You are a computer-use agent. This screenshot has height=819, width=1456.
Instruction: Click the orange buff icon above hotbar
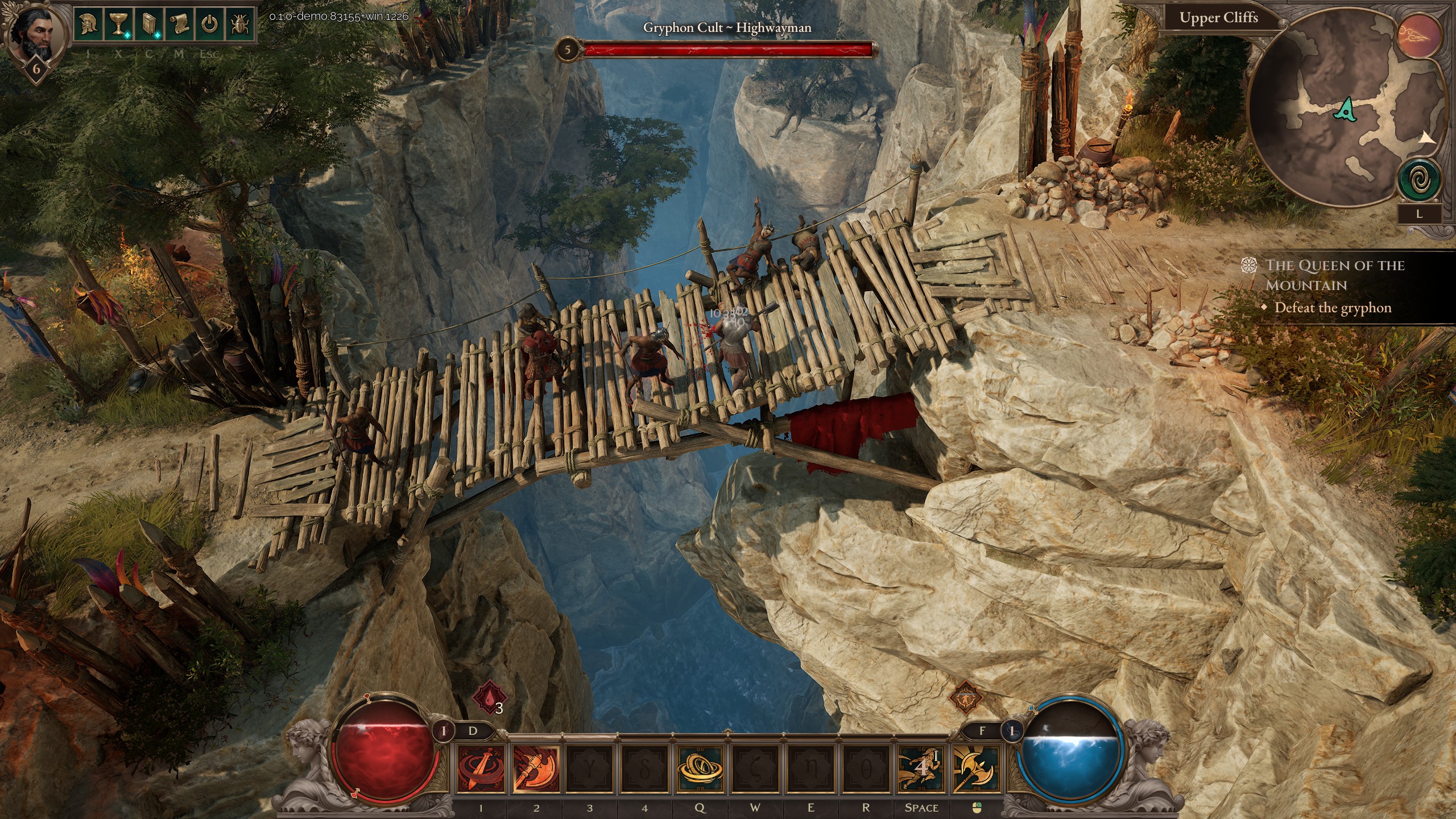[x=965, y=696]
